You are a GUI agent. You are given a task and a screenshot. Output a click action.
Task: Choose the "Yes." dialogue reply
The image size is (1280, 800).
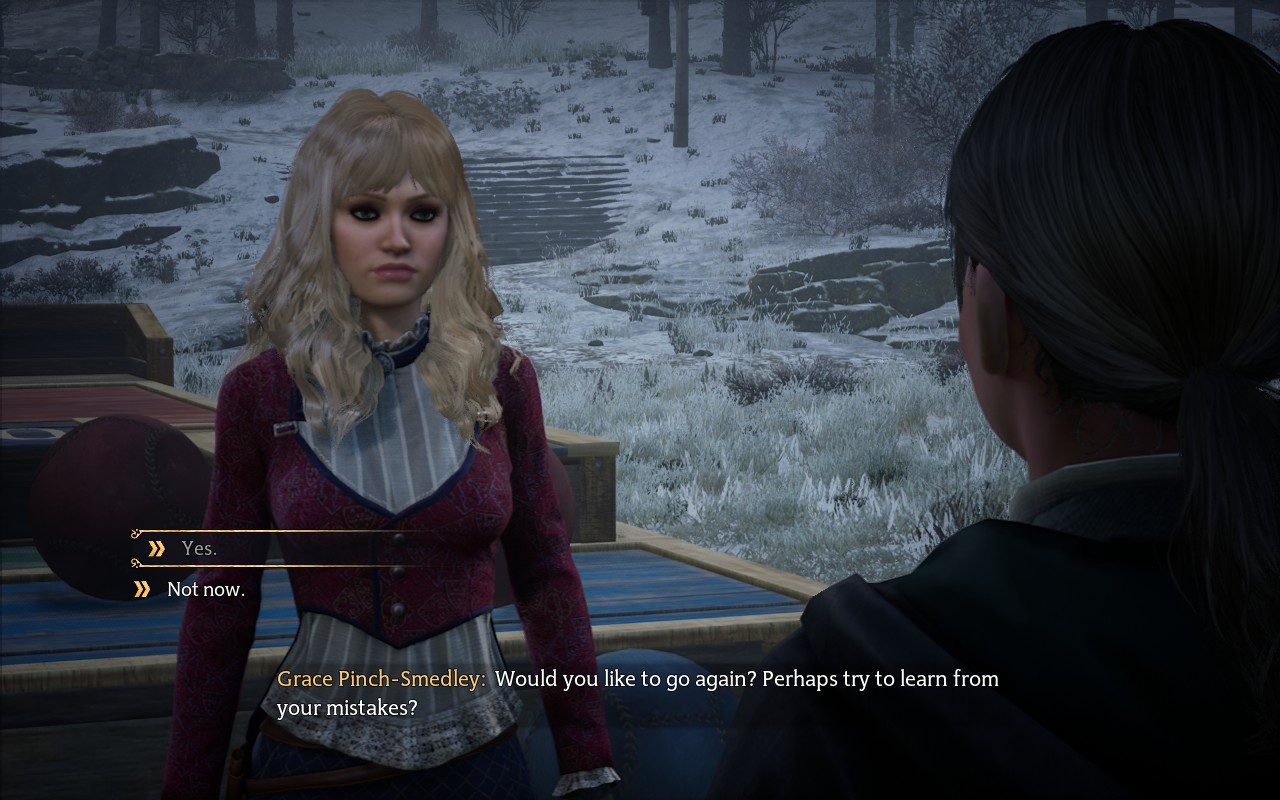[x=199, y=548]
